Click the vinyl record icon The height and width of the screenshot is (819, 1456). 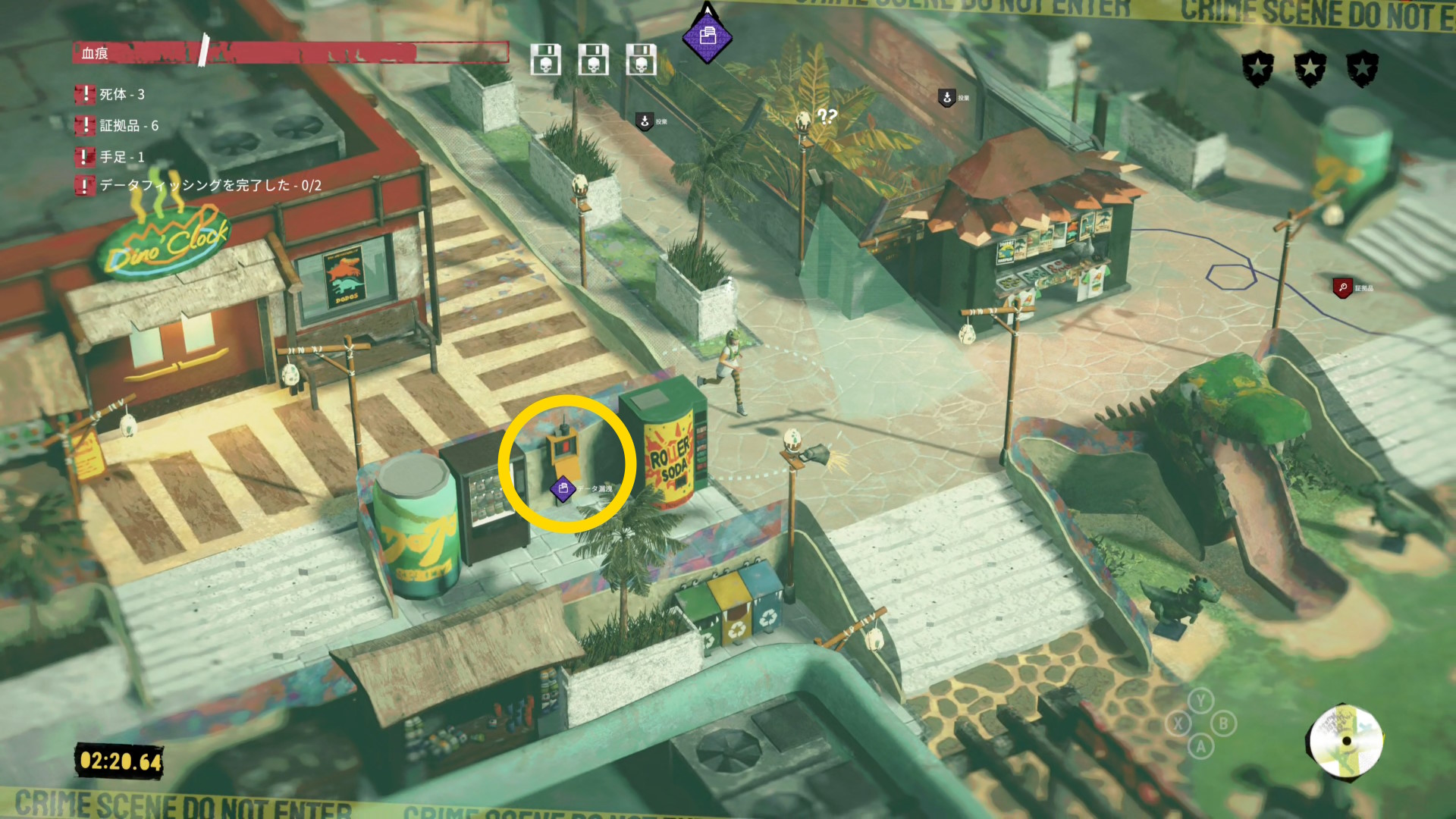(1346, 742)
